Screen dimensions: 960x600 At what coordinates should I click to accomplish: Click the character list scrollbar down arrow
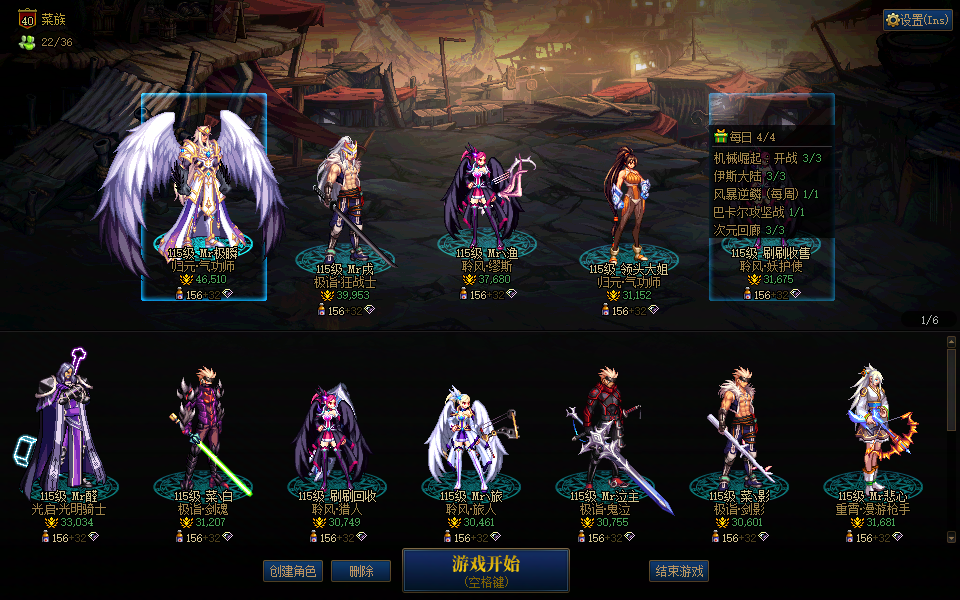click(x=951, y=537)
